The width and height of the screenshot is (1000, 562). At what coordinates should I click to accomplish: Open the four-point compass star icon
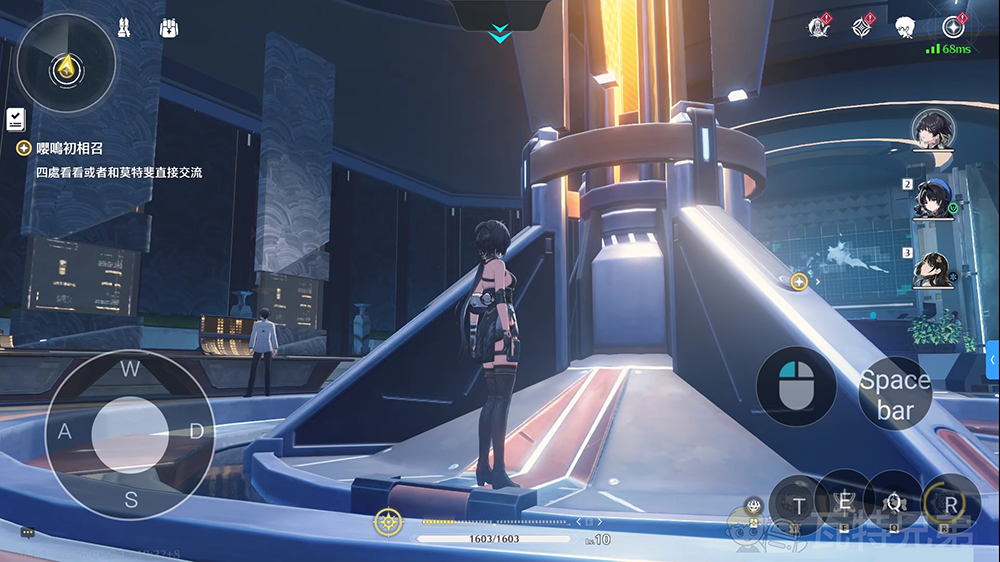[x=863, y=27]
